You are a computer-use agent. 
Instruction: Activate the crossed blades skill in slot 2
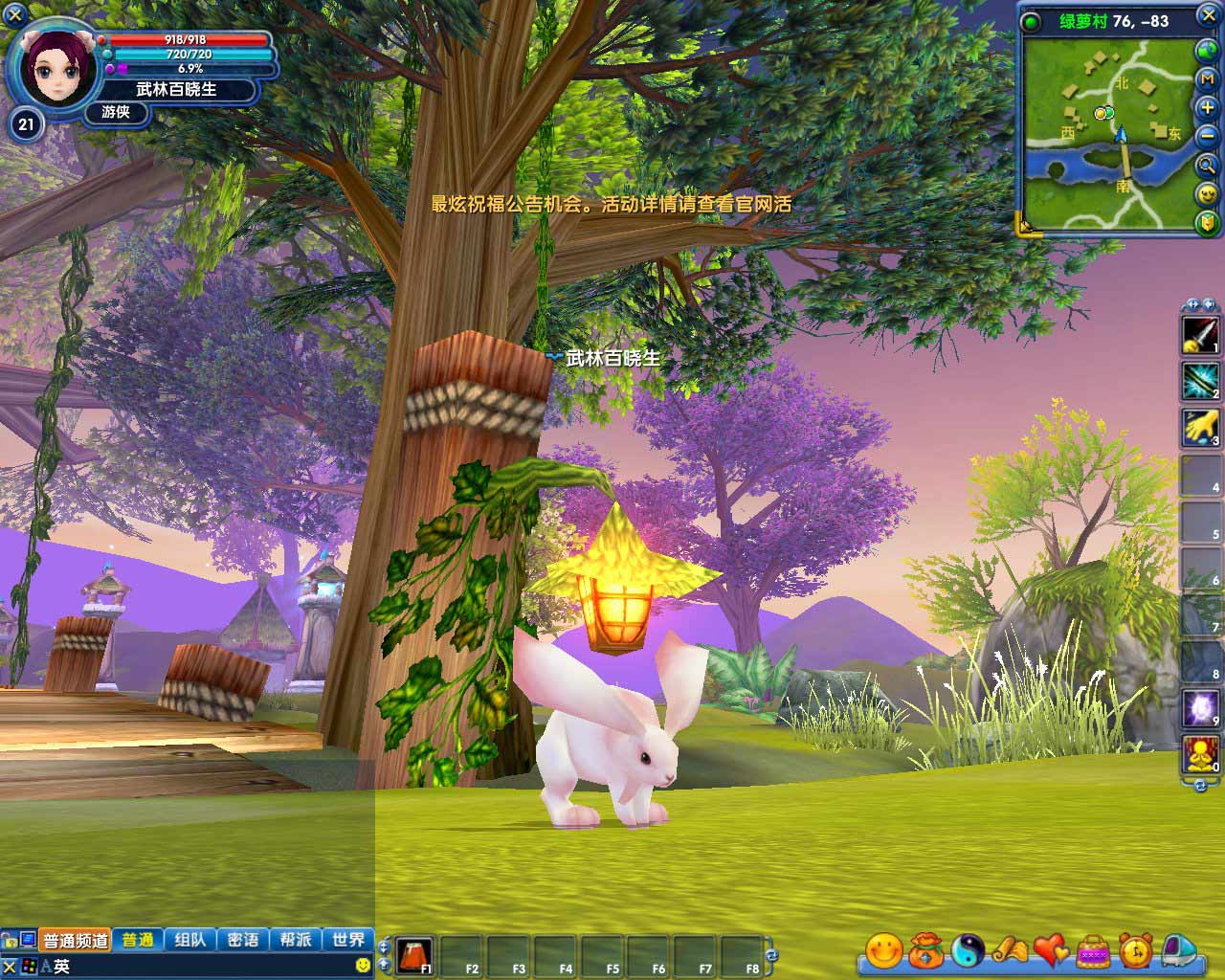tap(1200, 381)
